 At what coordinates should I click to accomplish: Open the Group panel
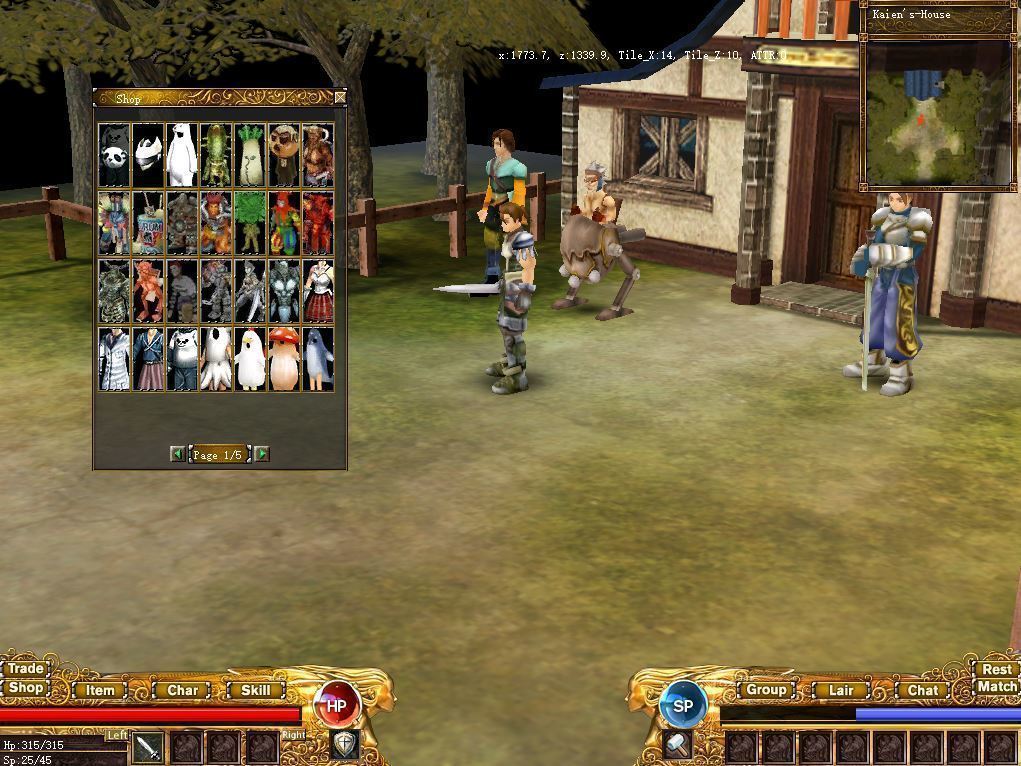[x=766, y=690]
